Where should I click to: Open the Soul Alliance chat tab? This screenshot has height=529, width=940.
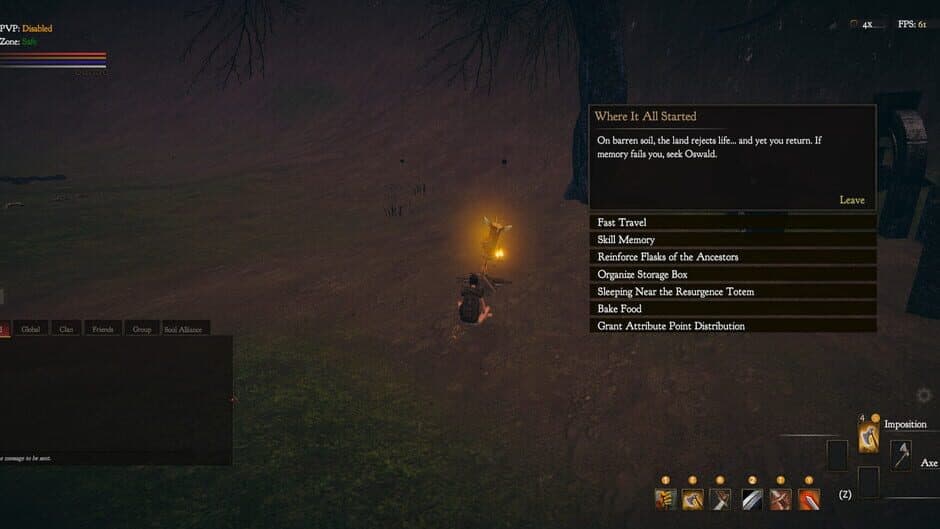point(182,328)
